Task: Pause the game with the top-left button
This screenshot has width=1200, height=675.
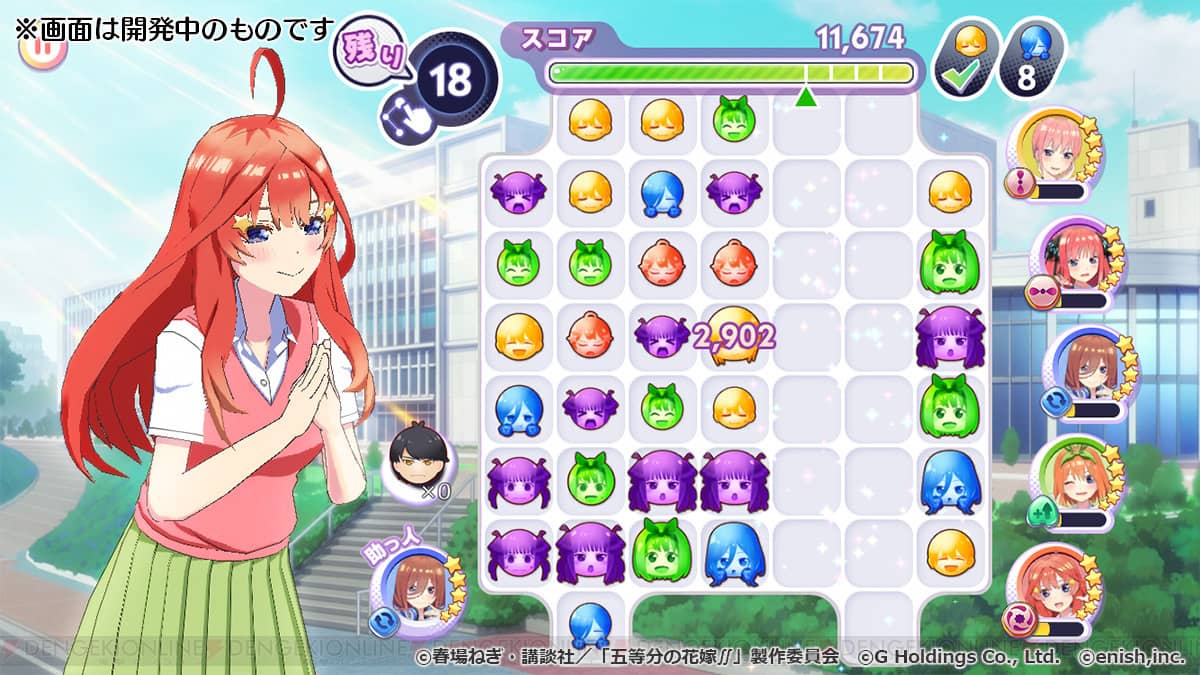Action: (42, 48)
